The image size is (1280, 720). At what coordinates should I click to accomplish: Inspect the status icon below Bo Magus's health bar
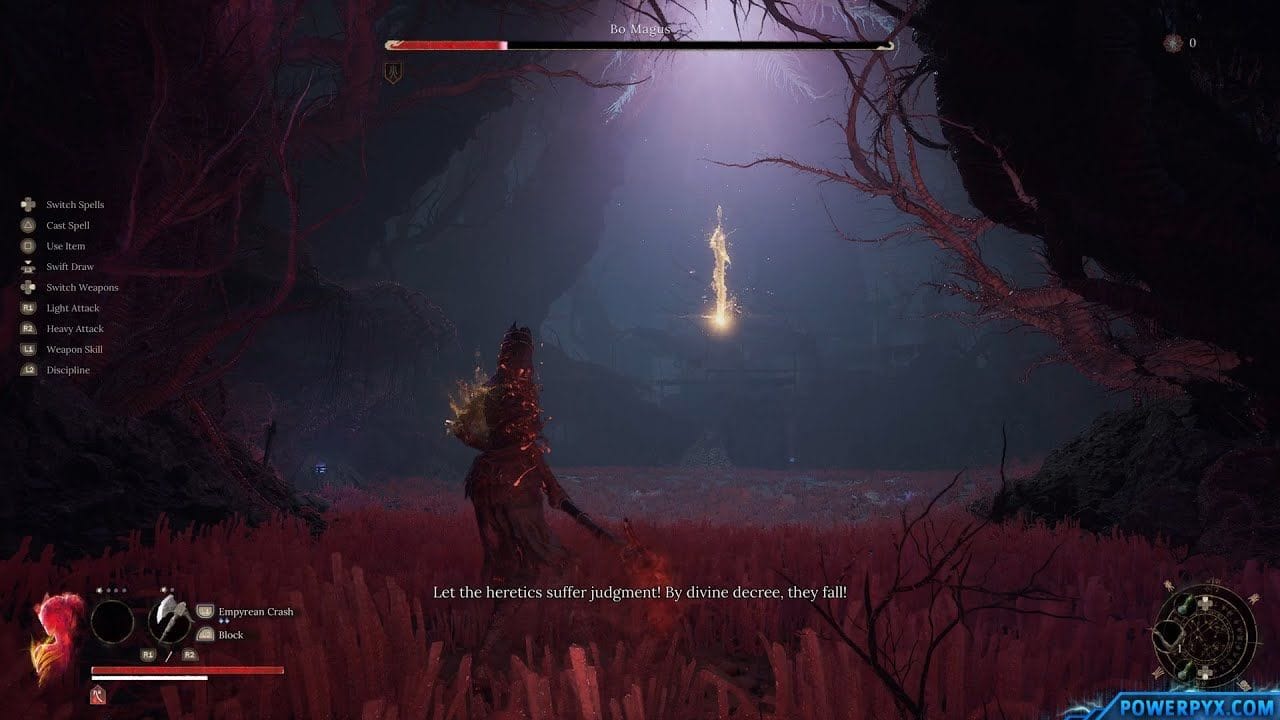coord(393,72)
